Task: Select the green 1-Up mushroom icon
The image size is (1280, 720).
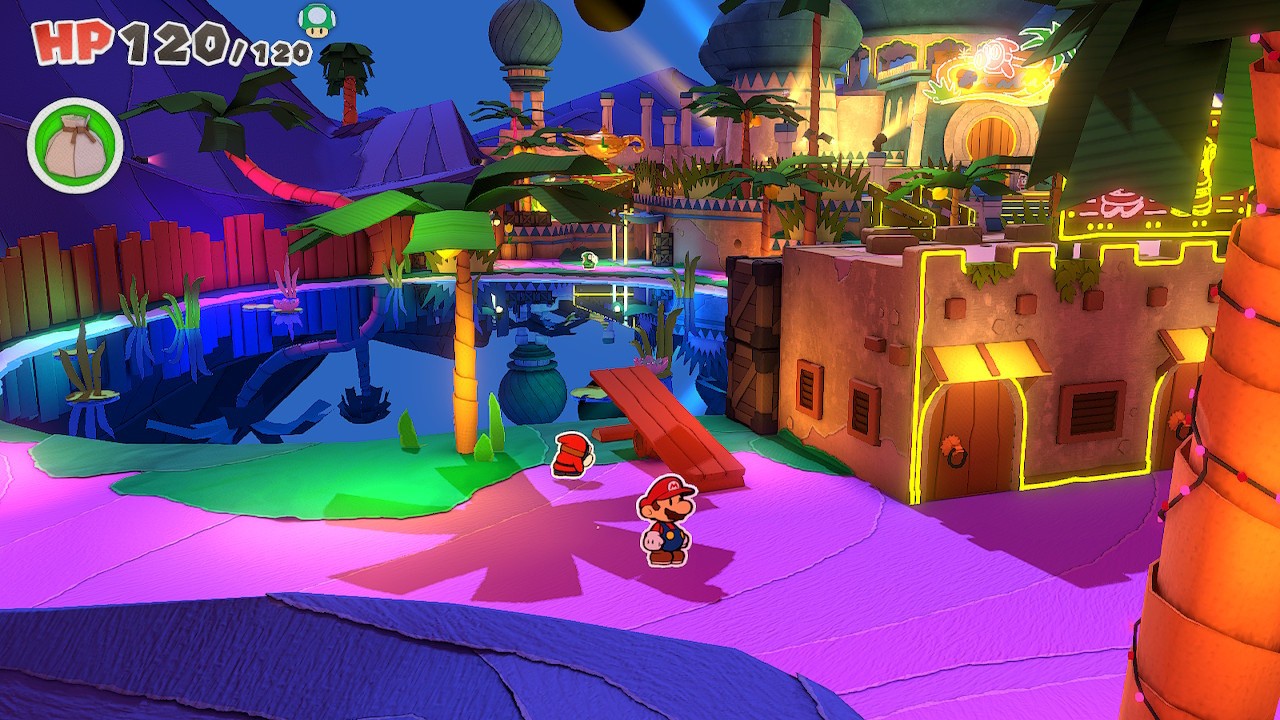Action: pyautogui.click(x=317, y=20)
